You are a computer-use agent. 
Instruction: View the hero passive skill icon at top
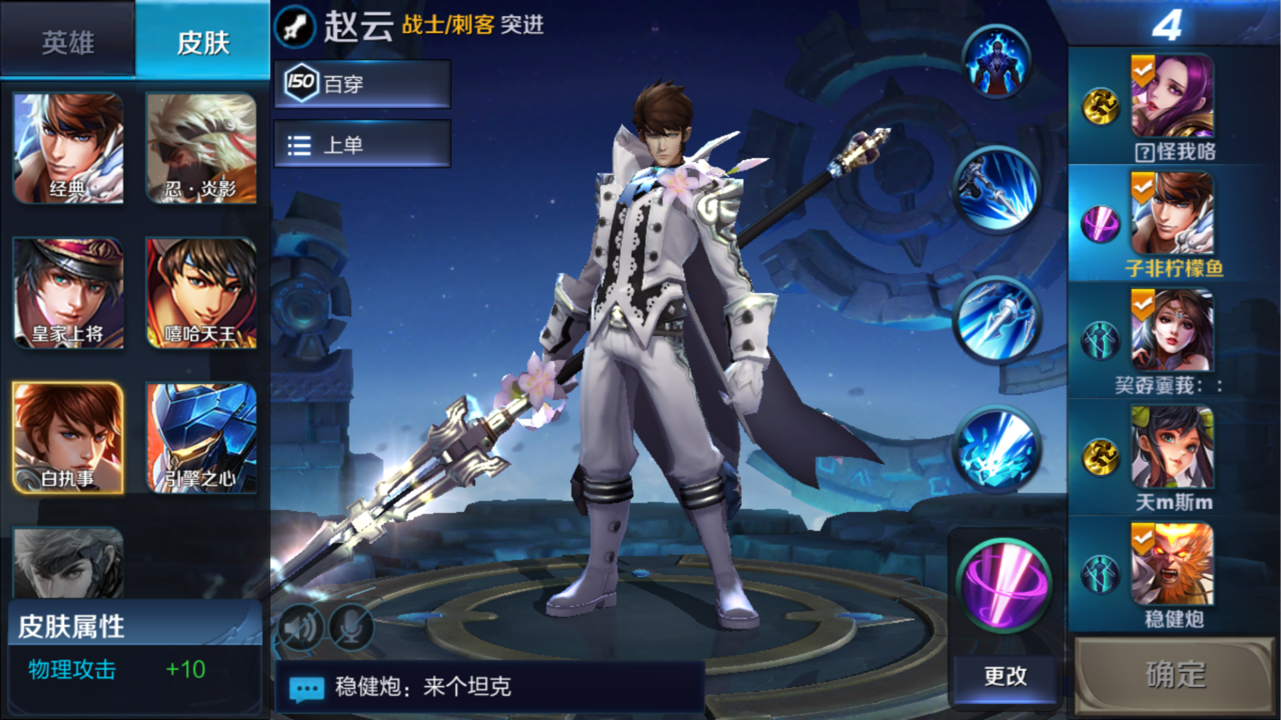(996, 62)
